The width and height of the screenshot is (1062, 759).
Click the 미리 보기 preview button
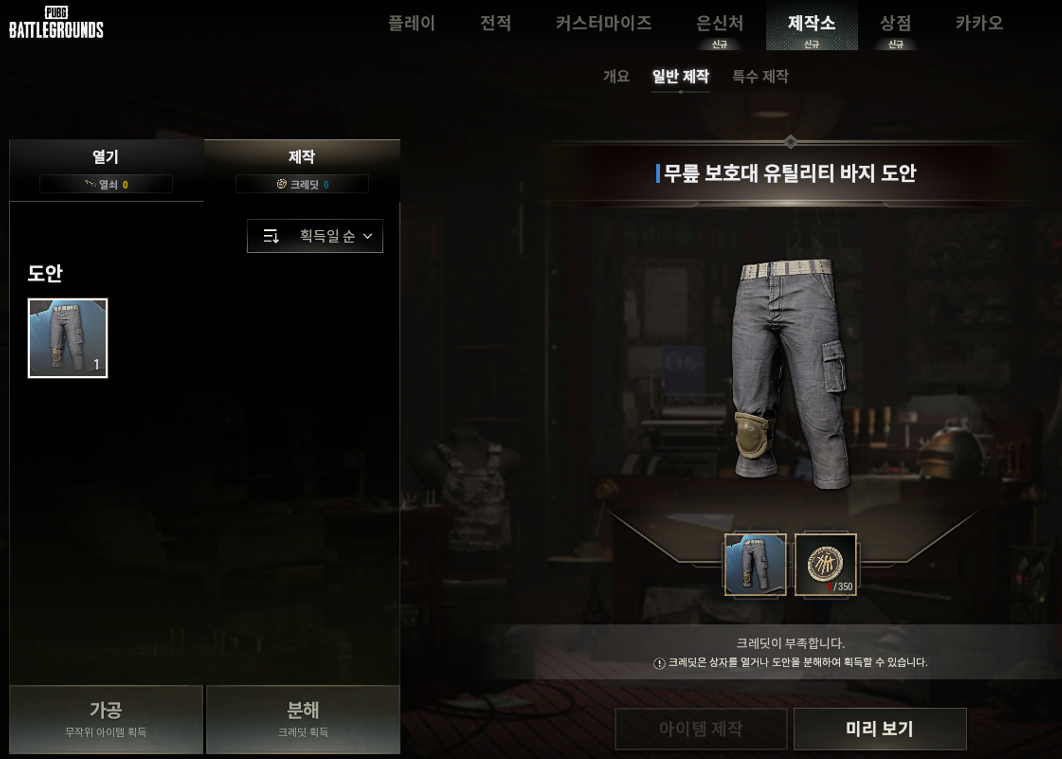[880, 729]
